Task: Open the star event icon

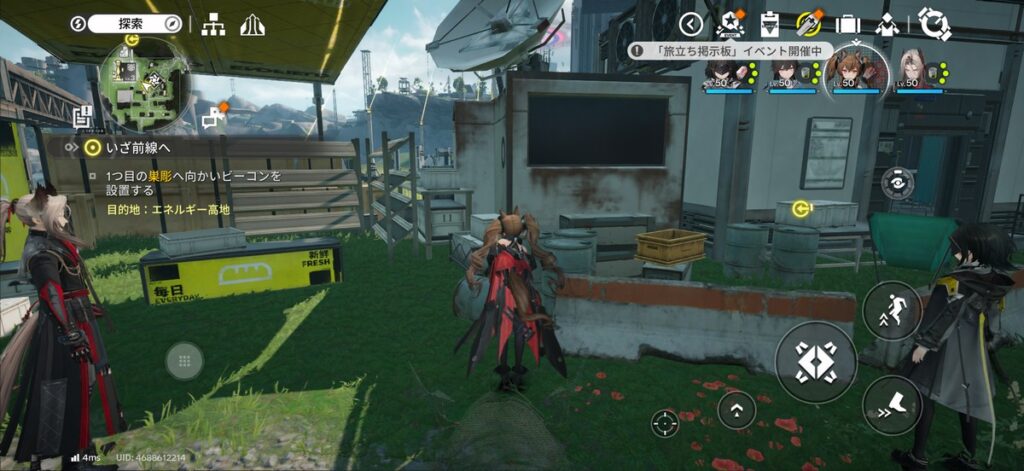Action: coord(731,24)
